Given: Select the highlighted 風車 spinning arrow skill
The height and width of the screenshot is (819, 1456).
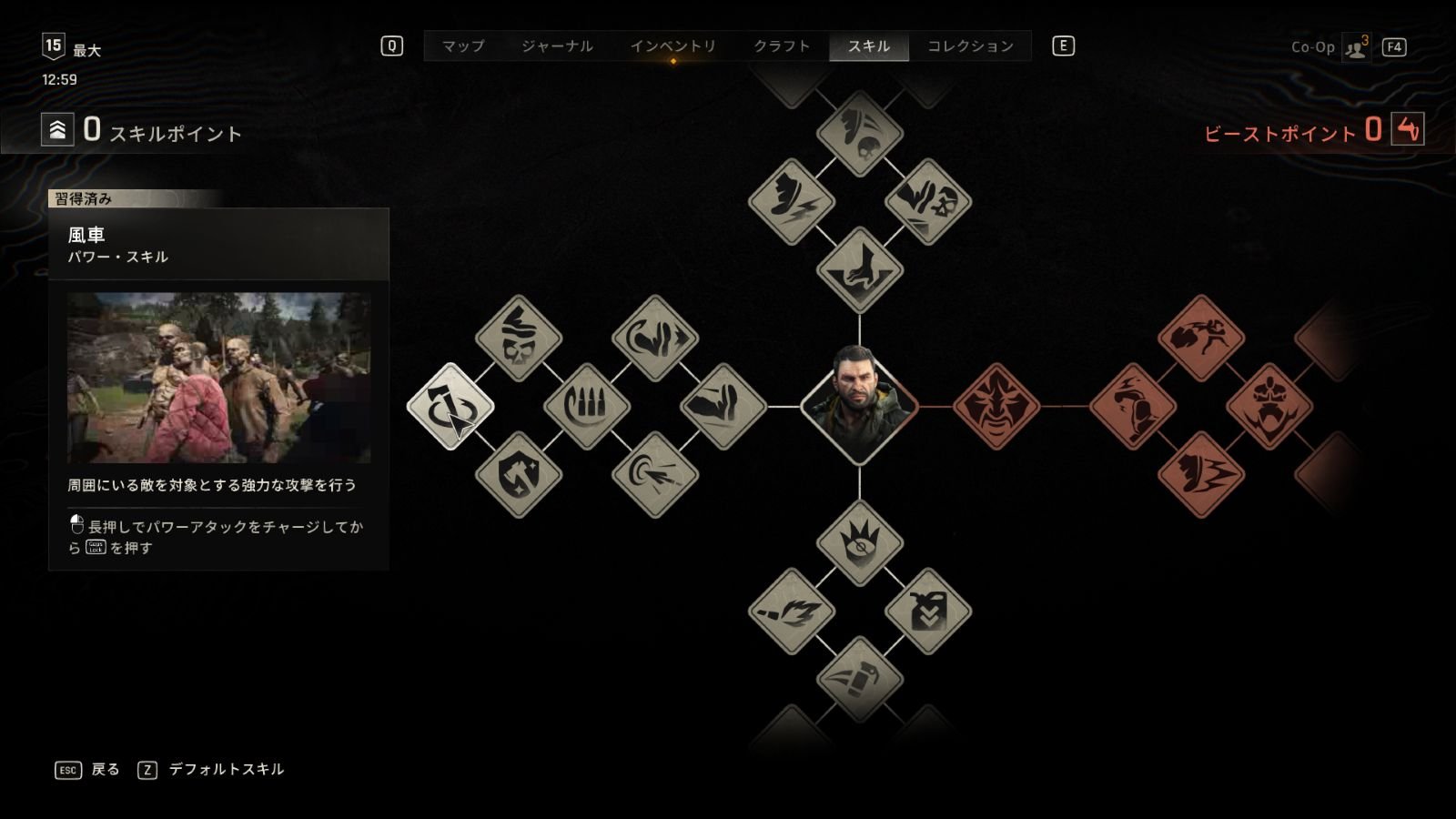Looking at the screenshot, I should (450, 407).
